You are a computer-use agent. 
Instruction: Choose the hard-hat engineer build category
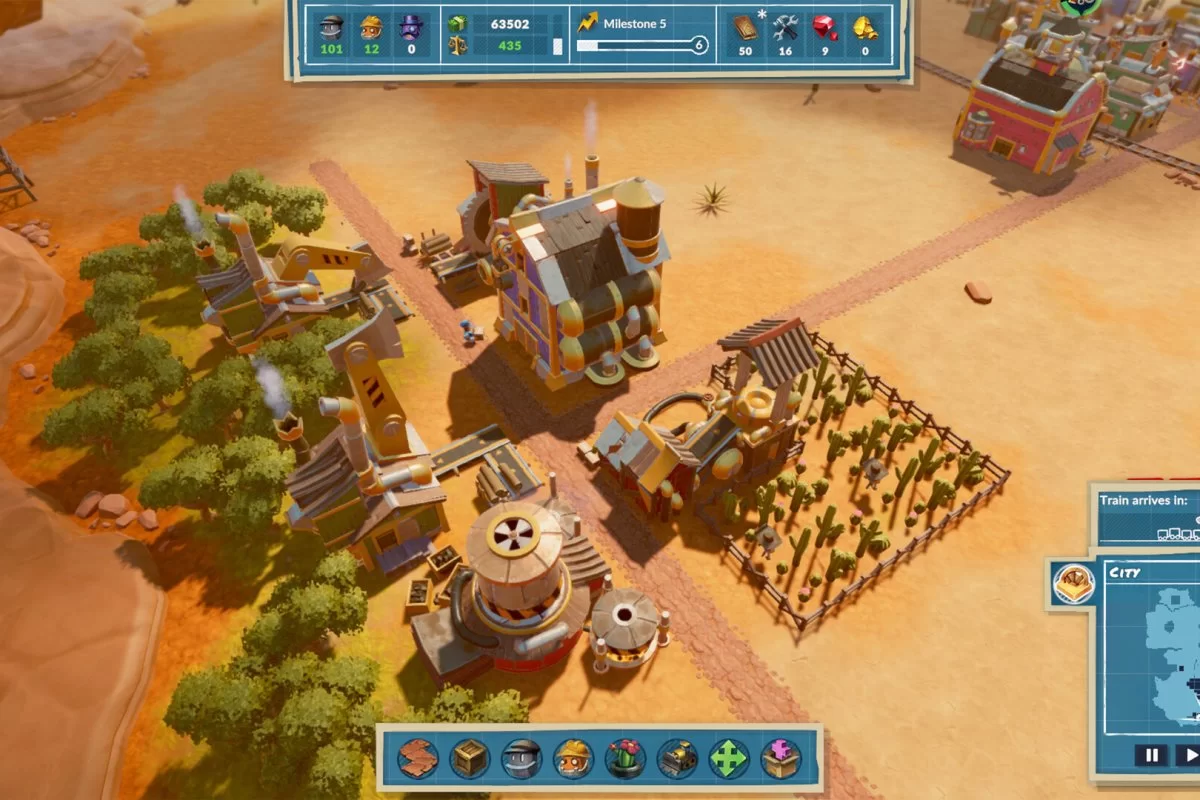[x=573, y=759]
